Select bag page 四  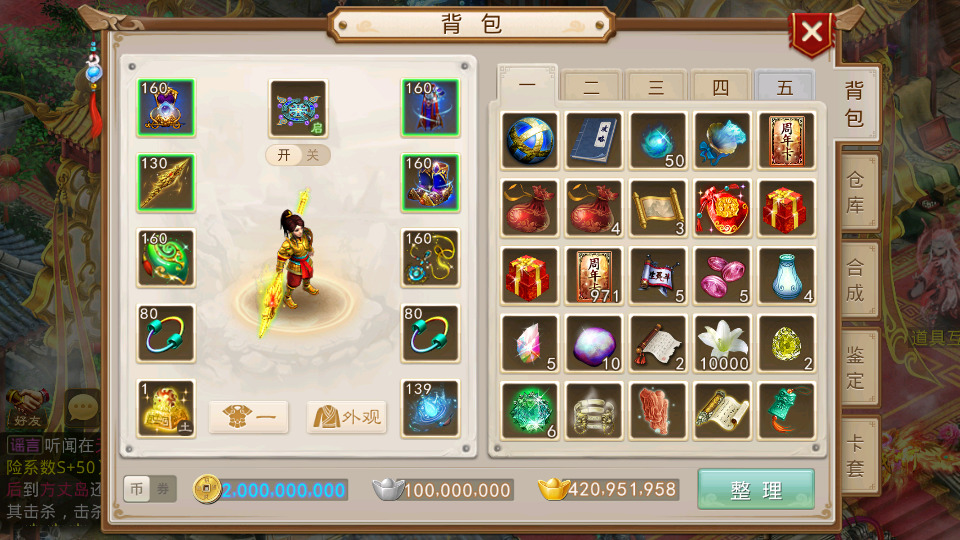tap(720, 87)
